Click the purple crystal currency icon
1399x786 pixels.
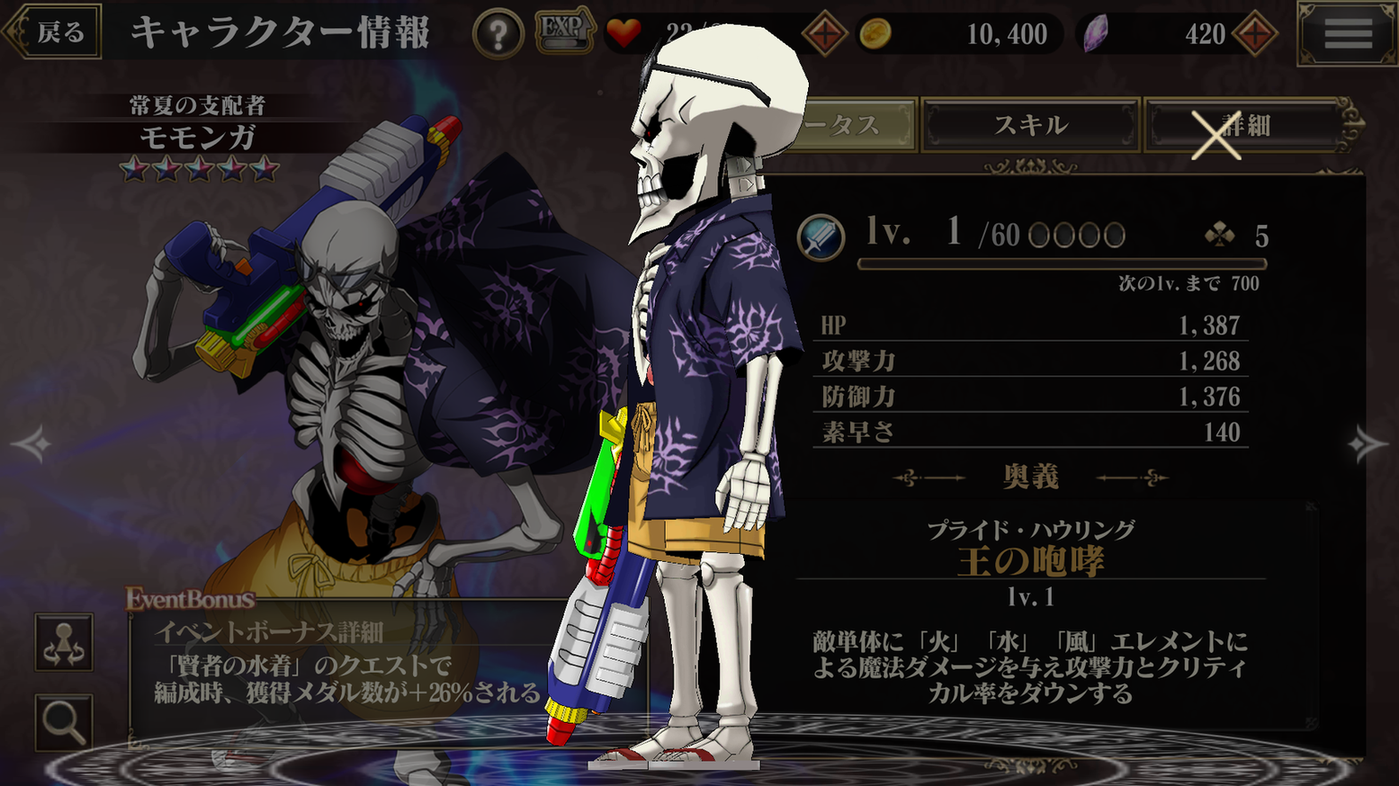click(x=1095, y=33)
